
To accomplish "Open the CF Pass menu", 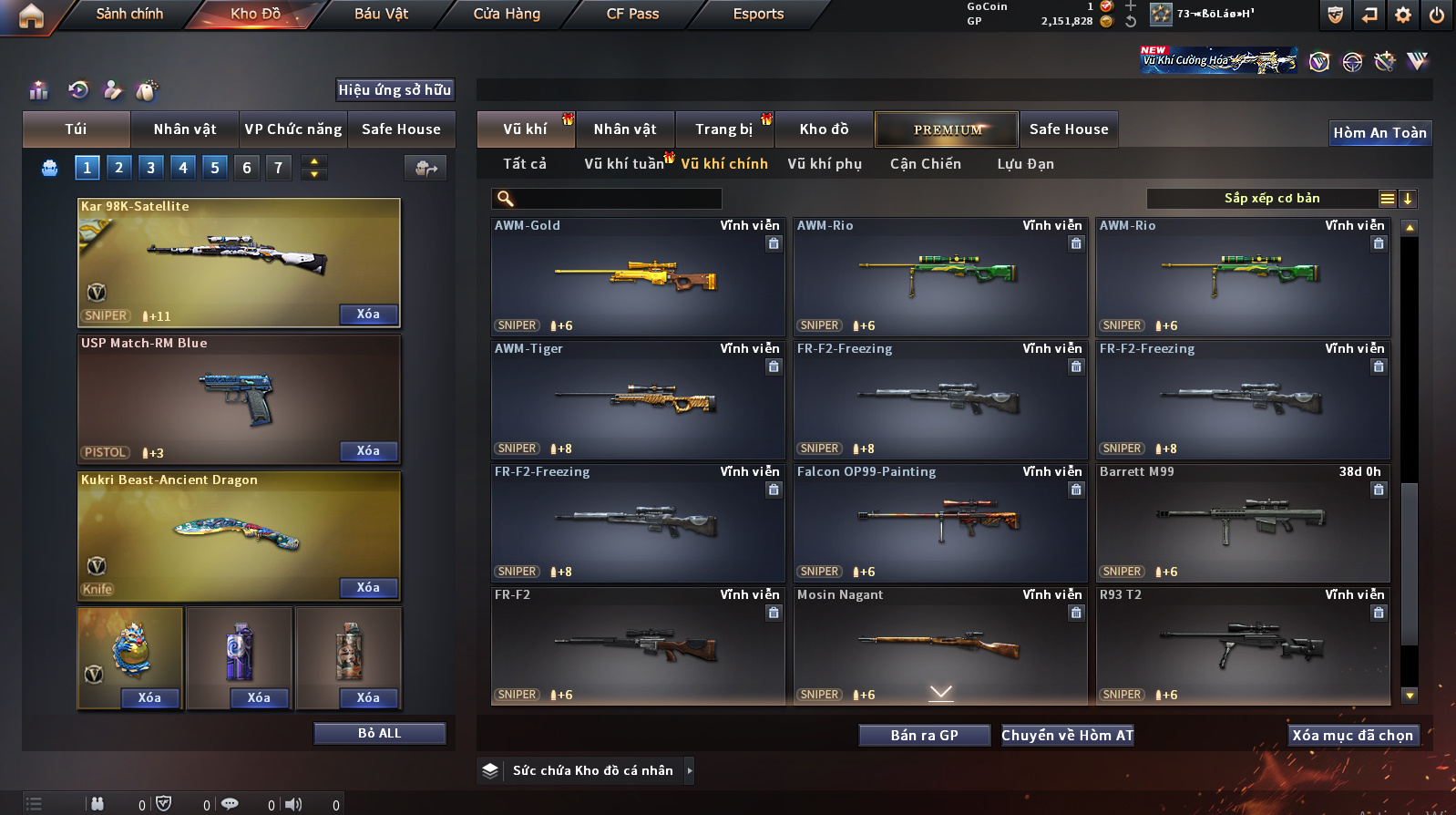I will (632, 14).
